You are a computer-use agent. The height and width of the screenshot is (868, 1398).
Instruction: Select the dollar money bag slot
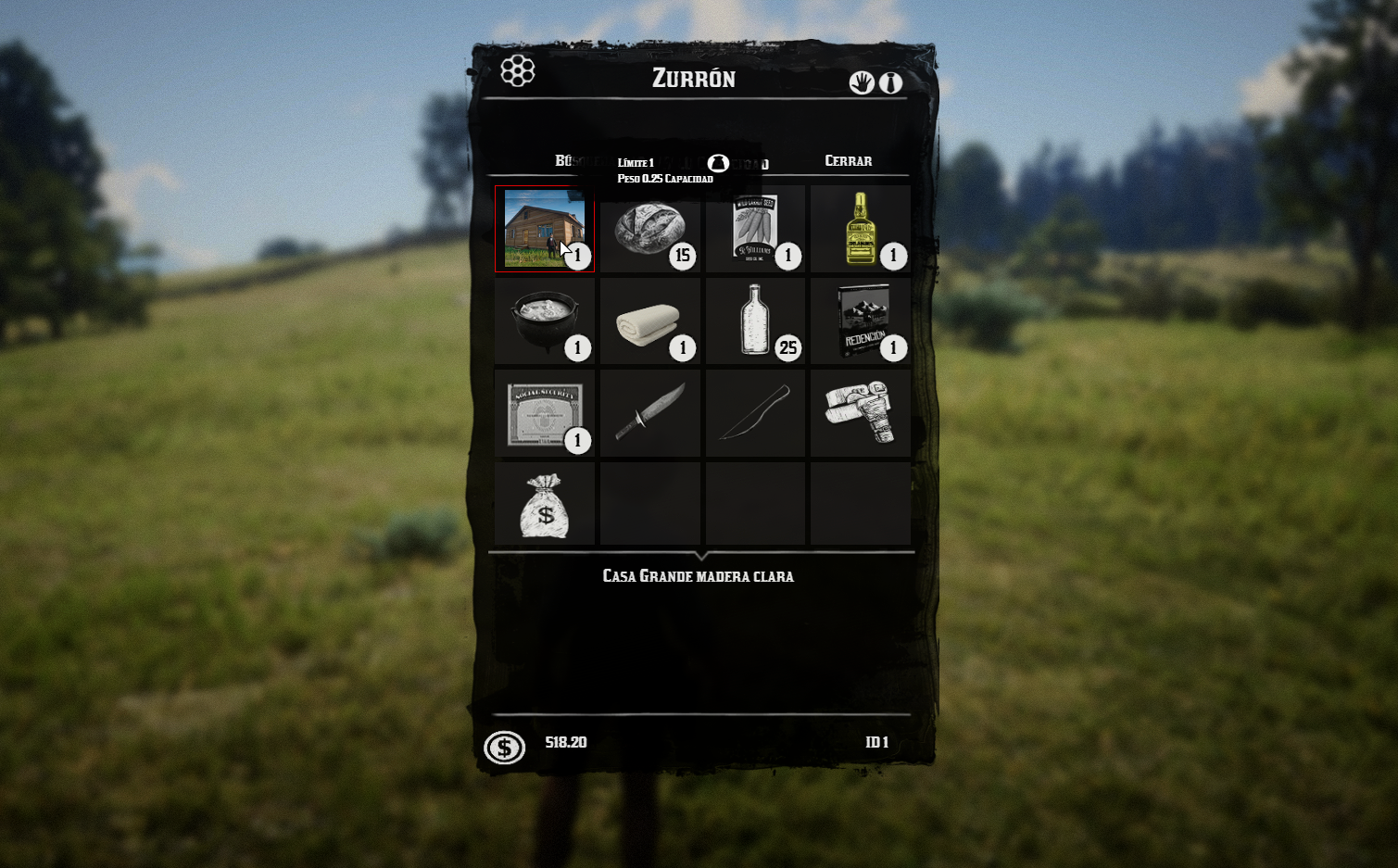[545, 505]
